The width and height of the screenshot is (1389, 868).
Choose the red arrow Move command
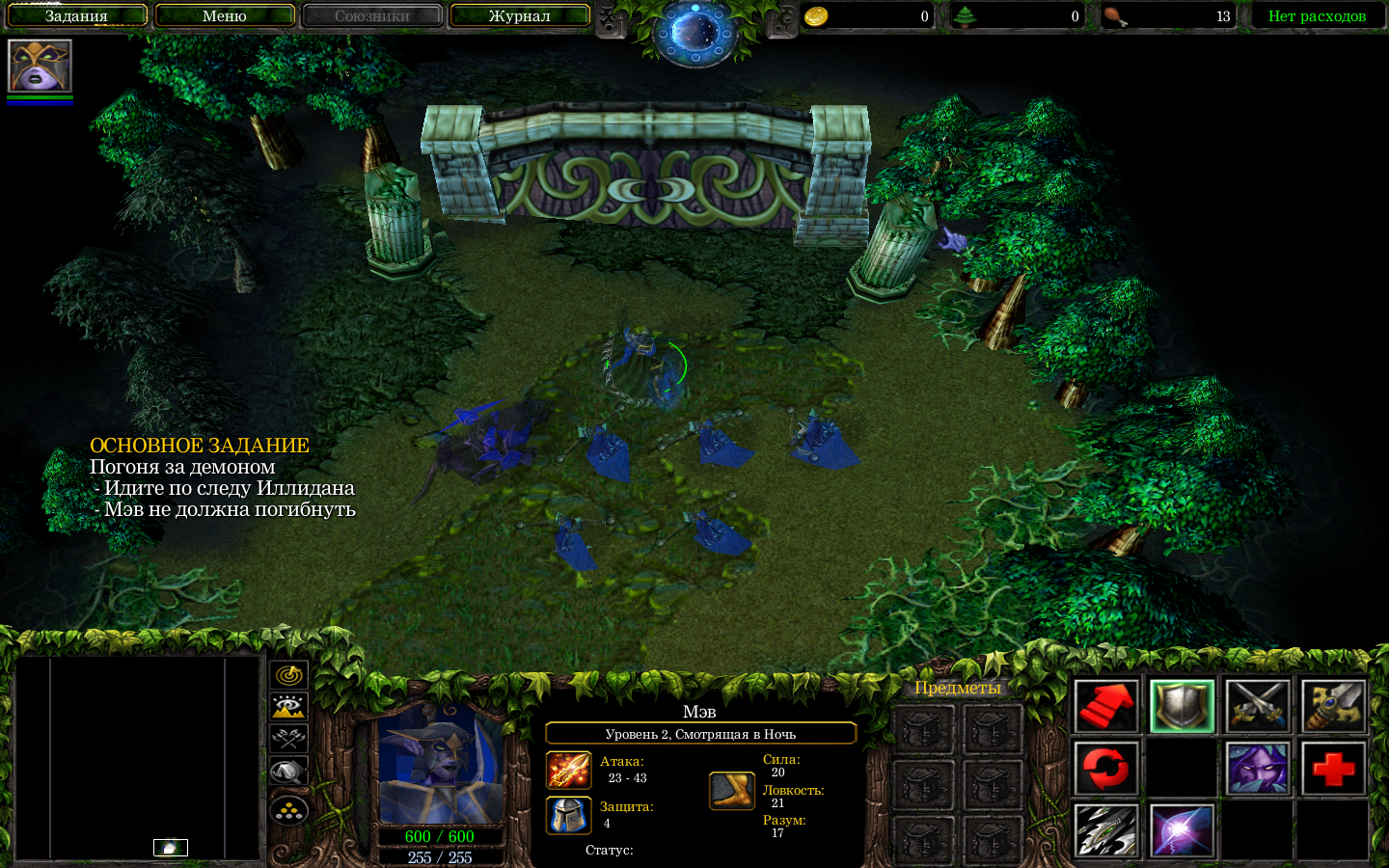[x=1106, y=706]
